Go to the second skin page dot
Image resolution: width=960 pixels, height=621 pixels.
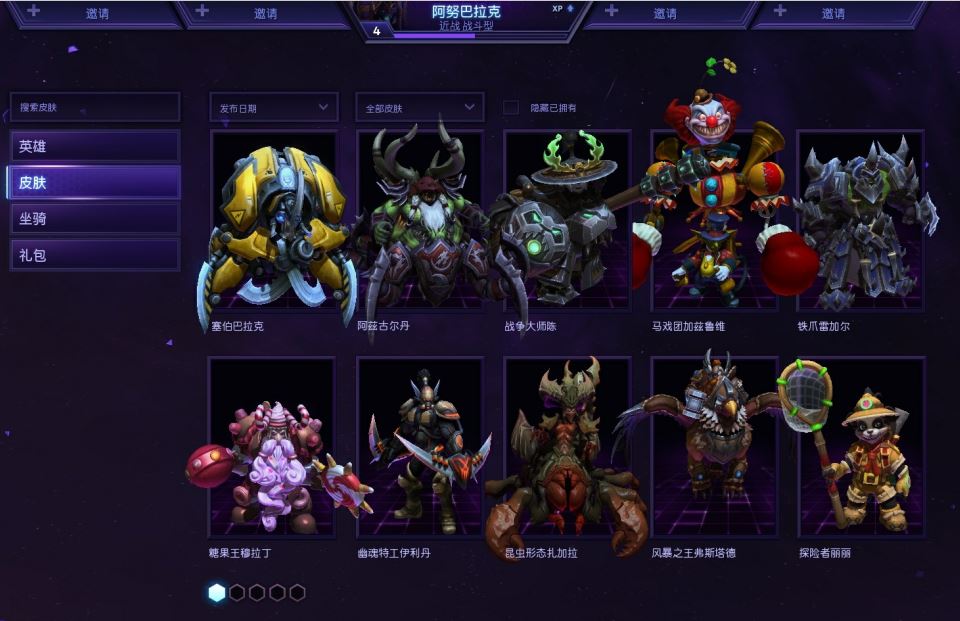coord(237,593)
